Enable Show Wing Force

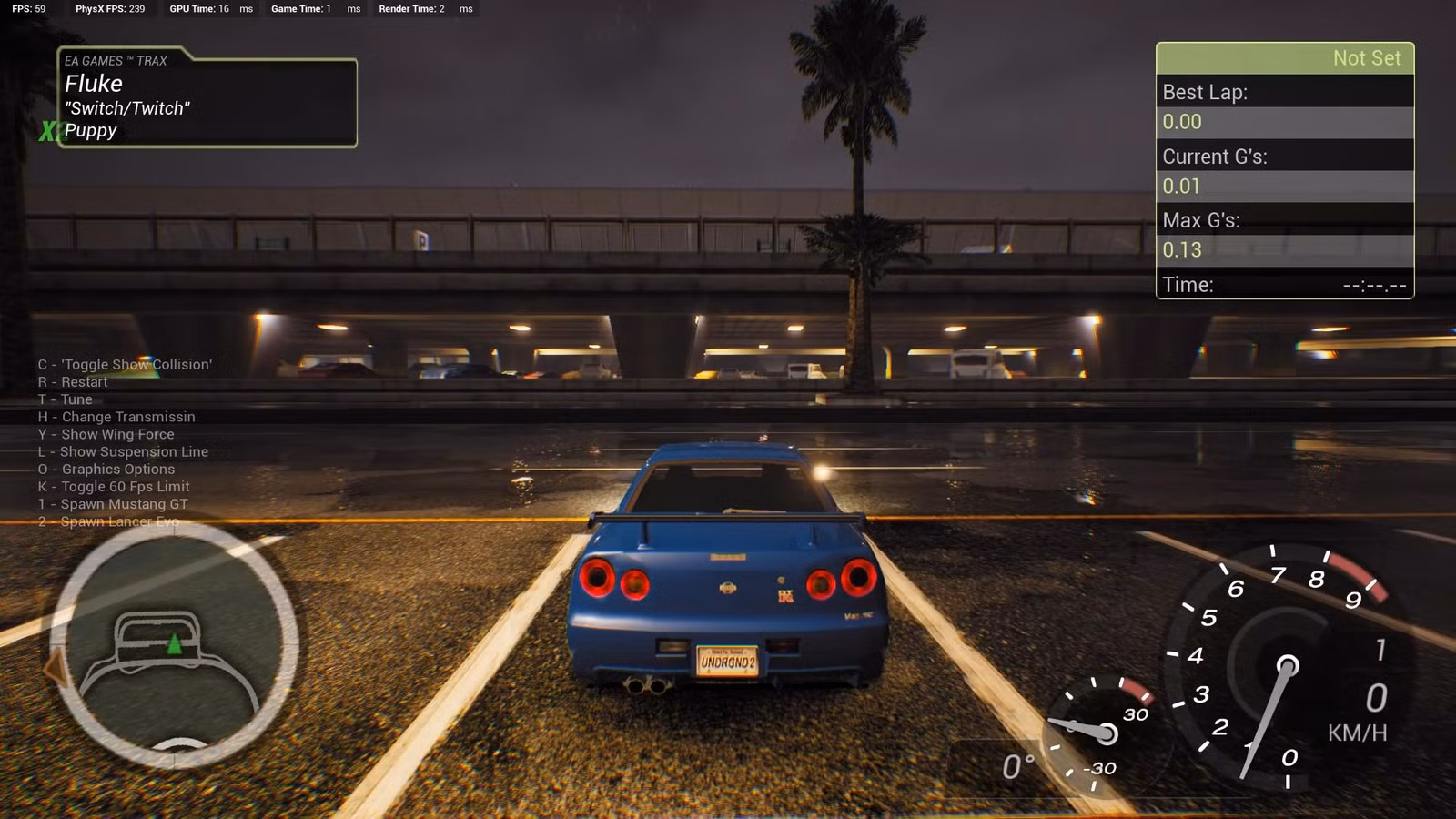(106, 434)
